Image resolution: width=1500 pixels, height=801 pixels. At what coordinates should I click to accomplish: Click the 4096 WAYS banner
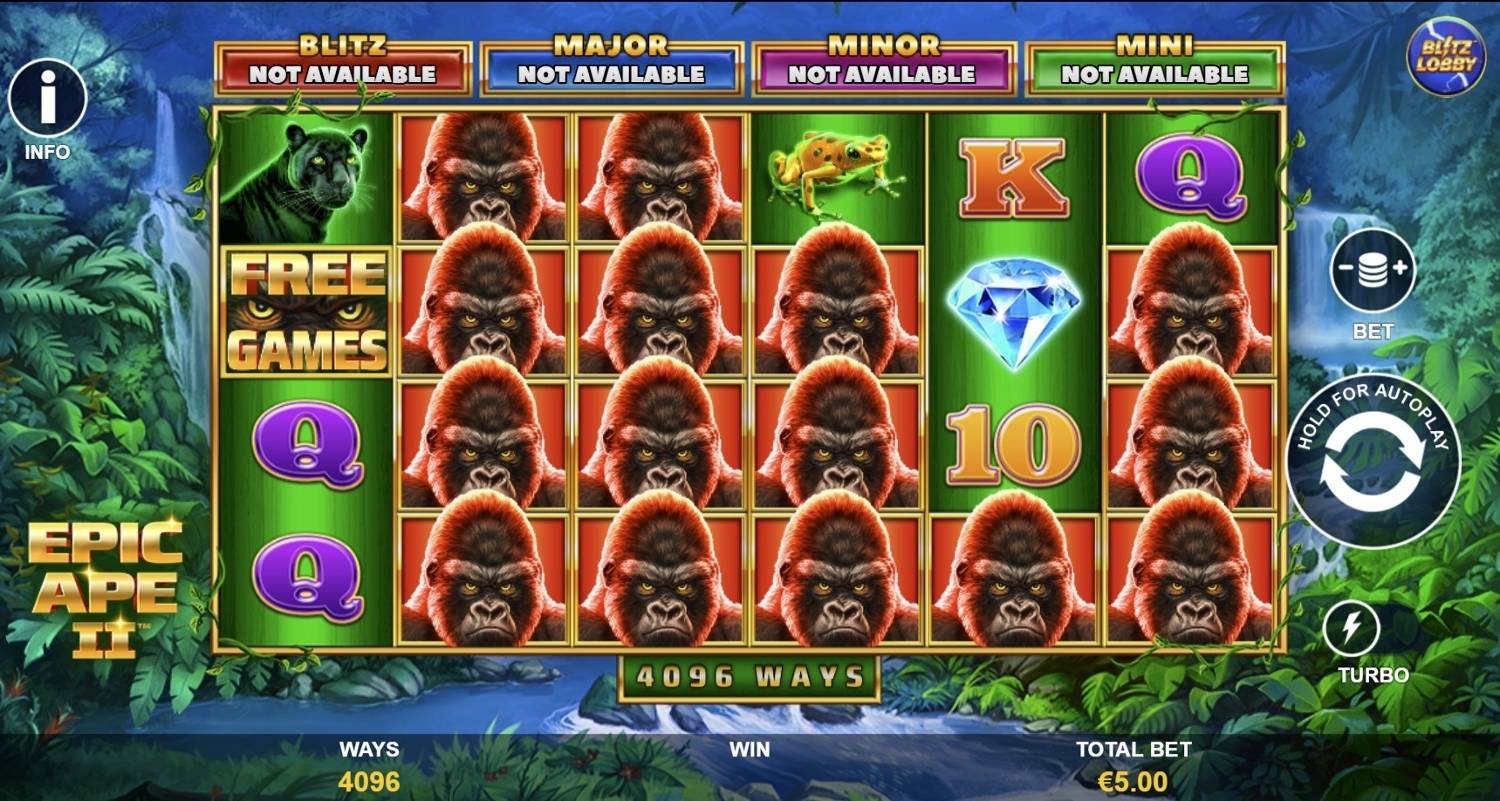click(x=750, y=676)
